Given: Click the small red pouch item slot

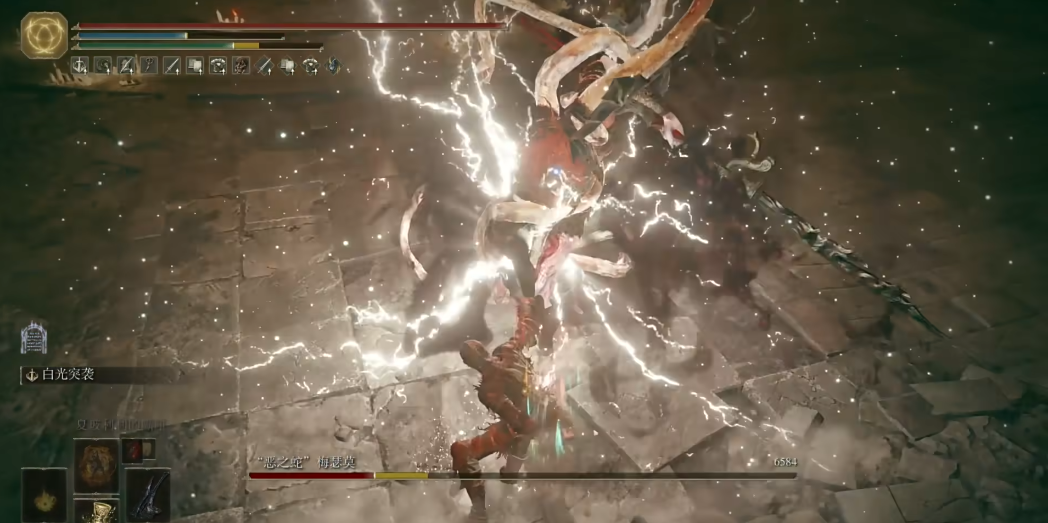Looking at the screenshot, I should (133, 449).
